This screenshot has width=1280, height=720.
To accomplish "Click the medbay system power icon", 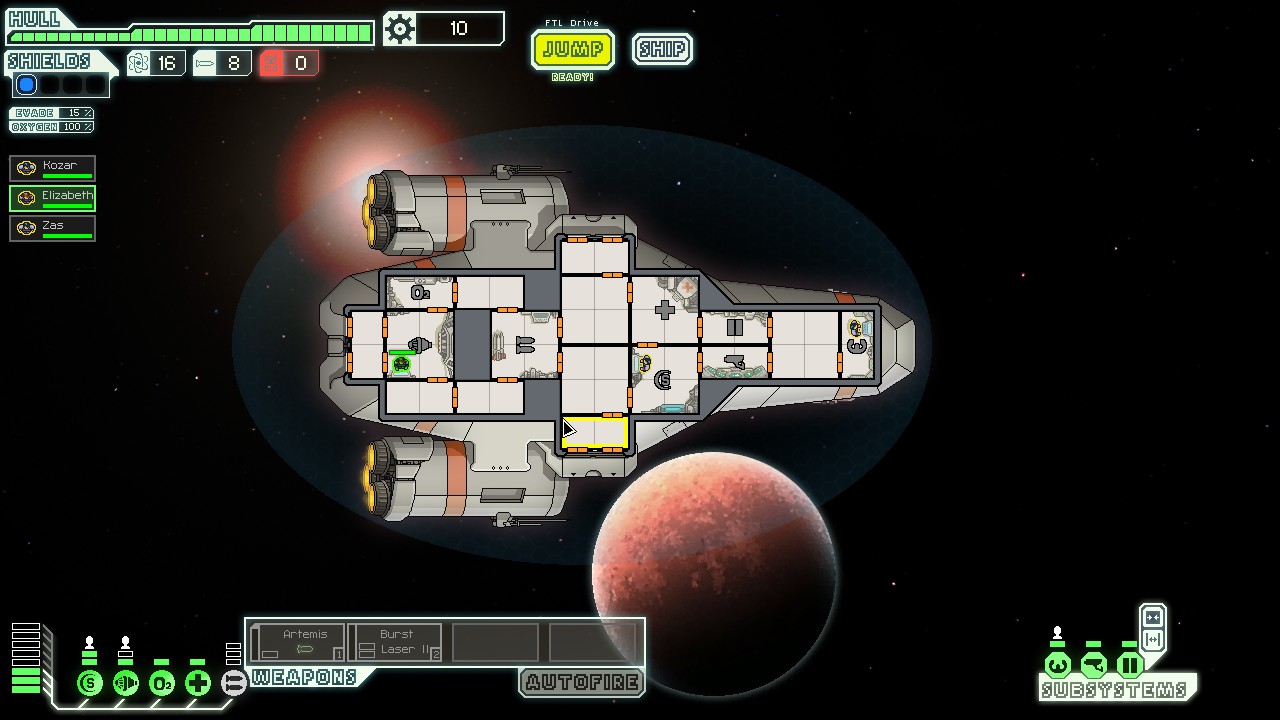I will (198, 684).
